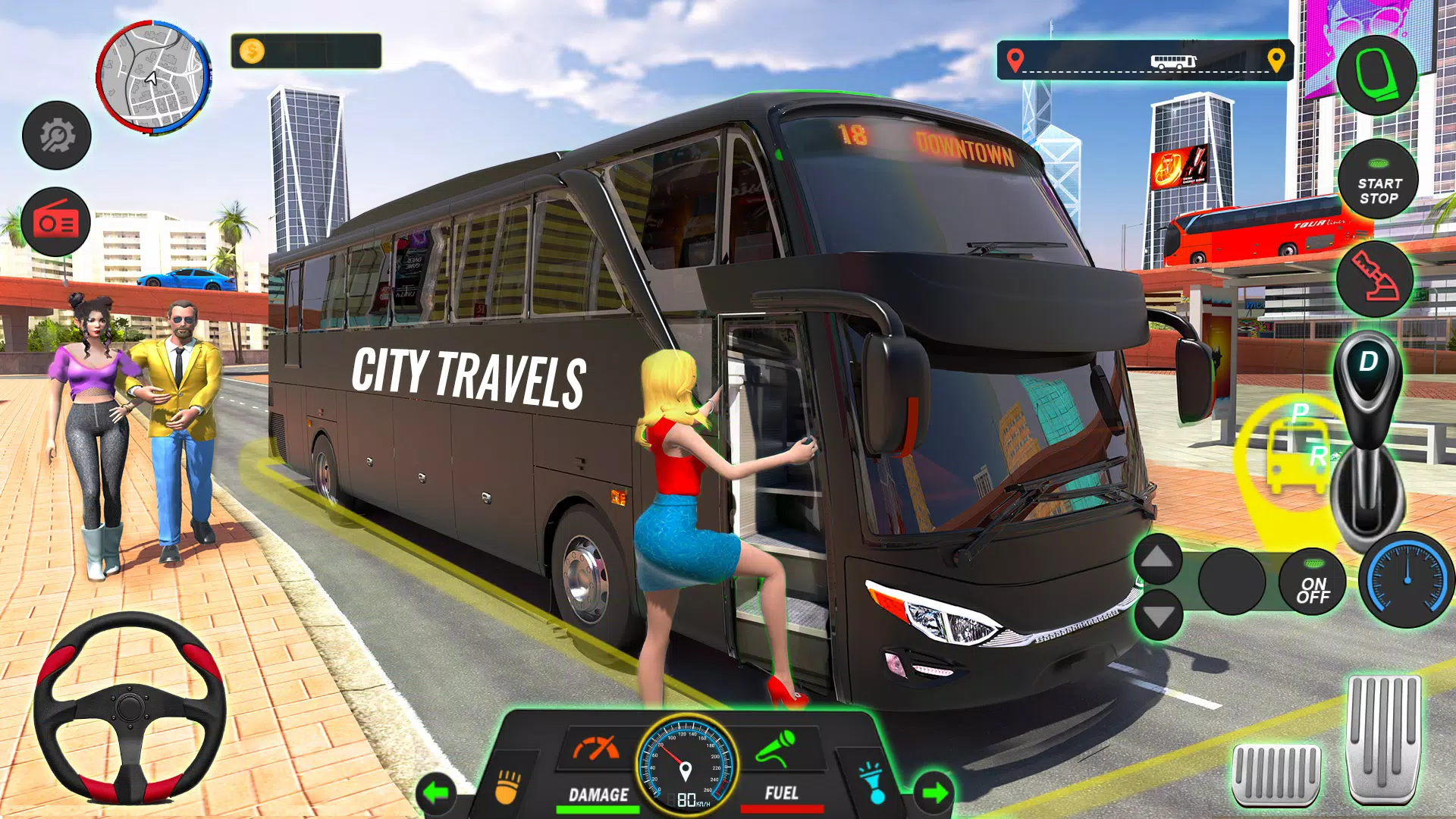Switch on the headlights icon
The image size is (1456, 819).
click(508, 786)
